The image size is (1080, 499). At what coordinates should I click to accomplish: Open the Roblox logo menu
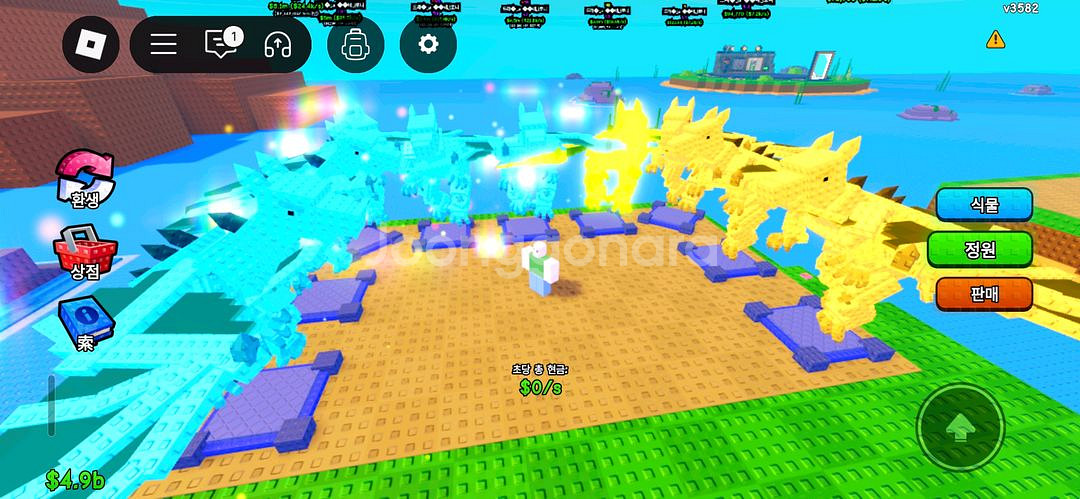pos(91,44)
